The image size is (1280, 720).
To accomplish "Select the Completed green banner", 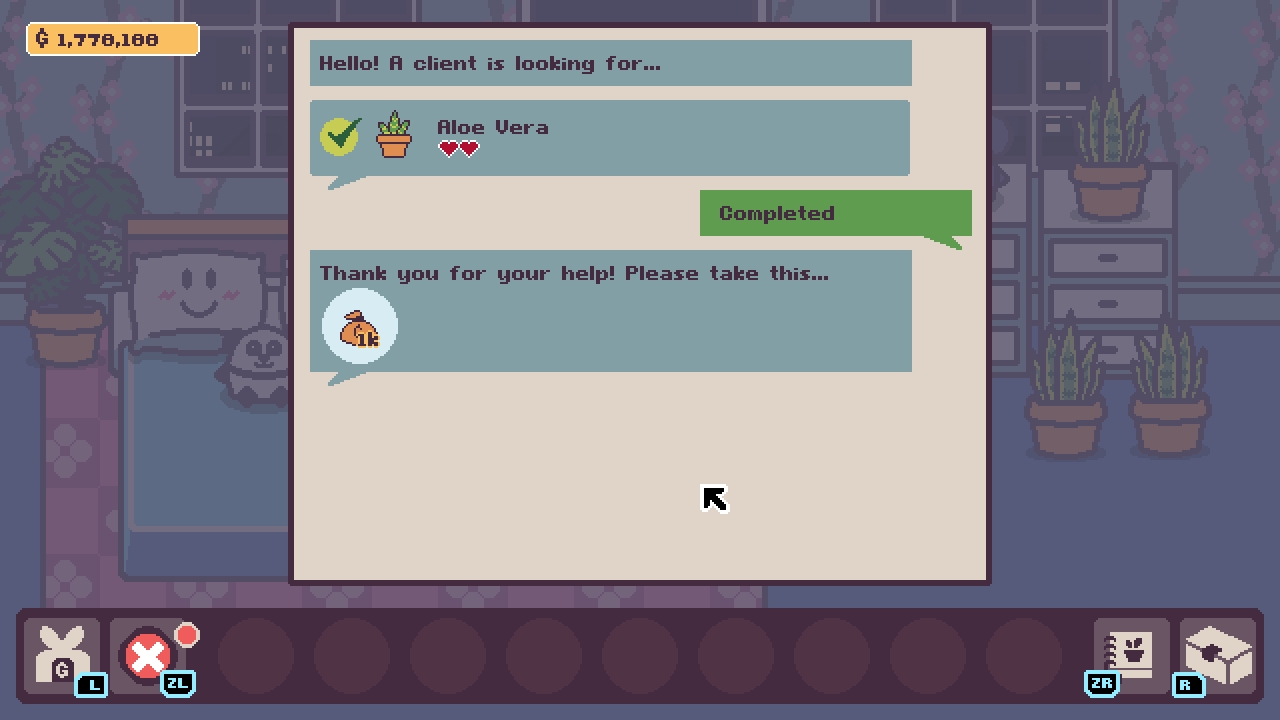I will click(835, 212).
